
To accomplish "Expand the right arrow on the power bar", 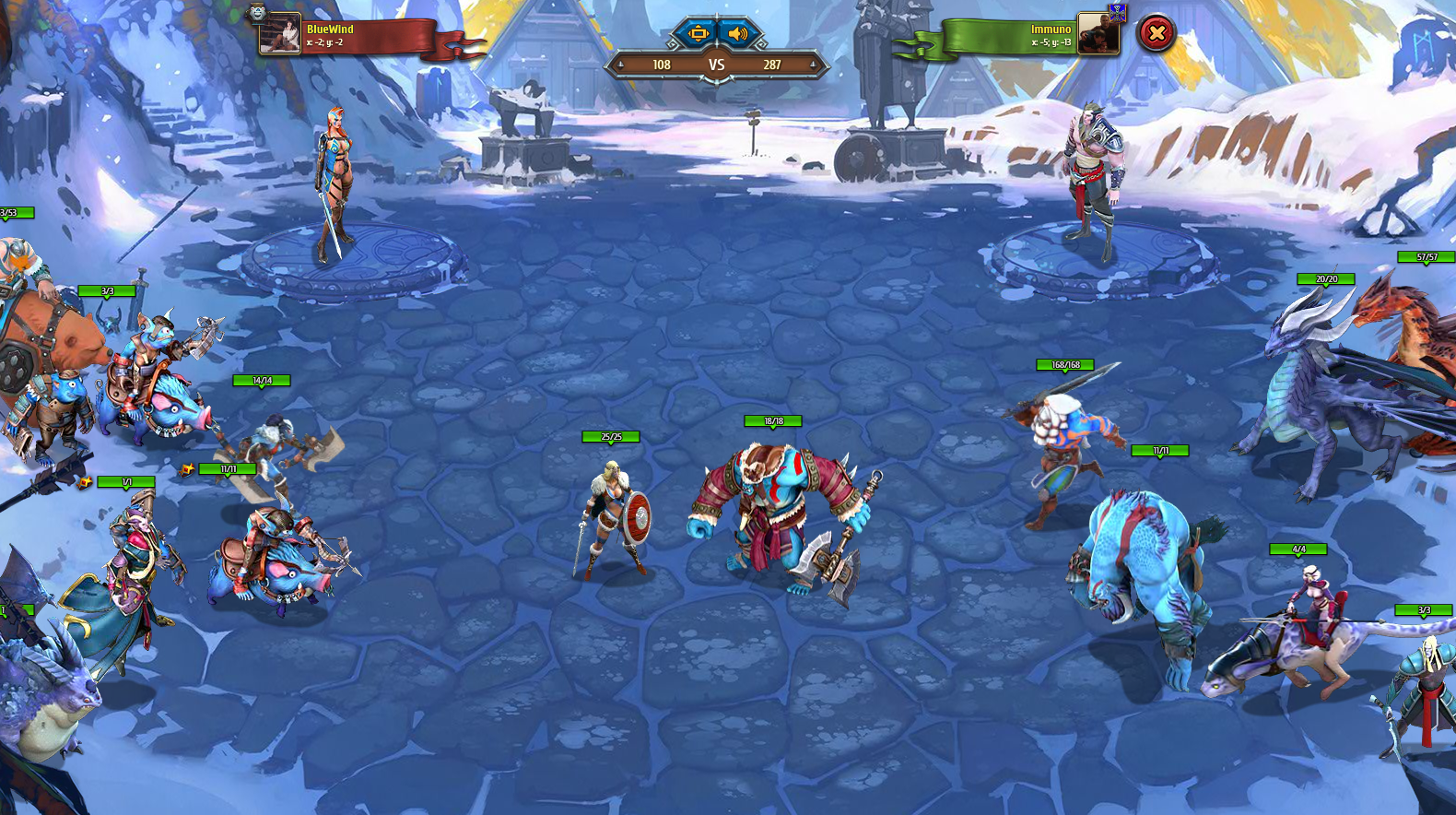I will tap(812, 65).
